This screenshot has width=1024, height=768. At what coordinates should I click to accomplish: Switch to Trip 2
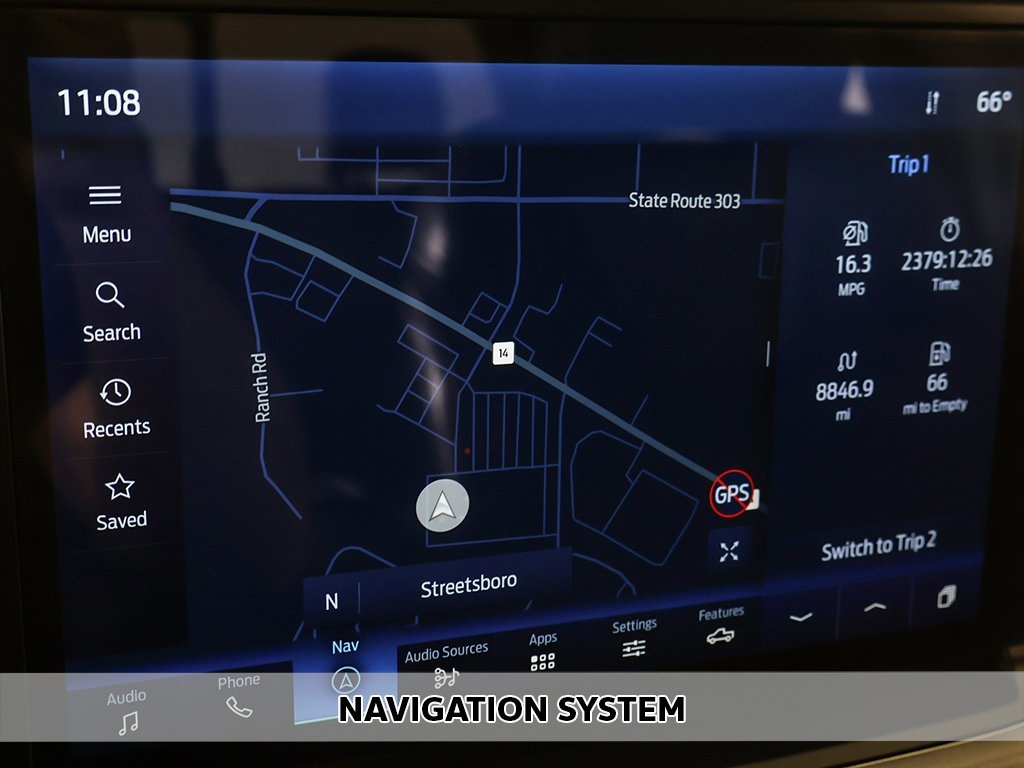coord(878,546)
